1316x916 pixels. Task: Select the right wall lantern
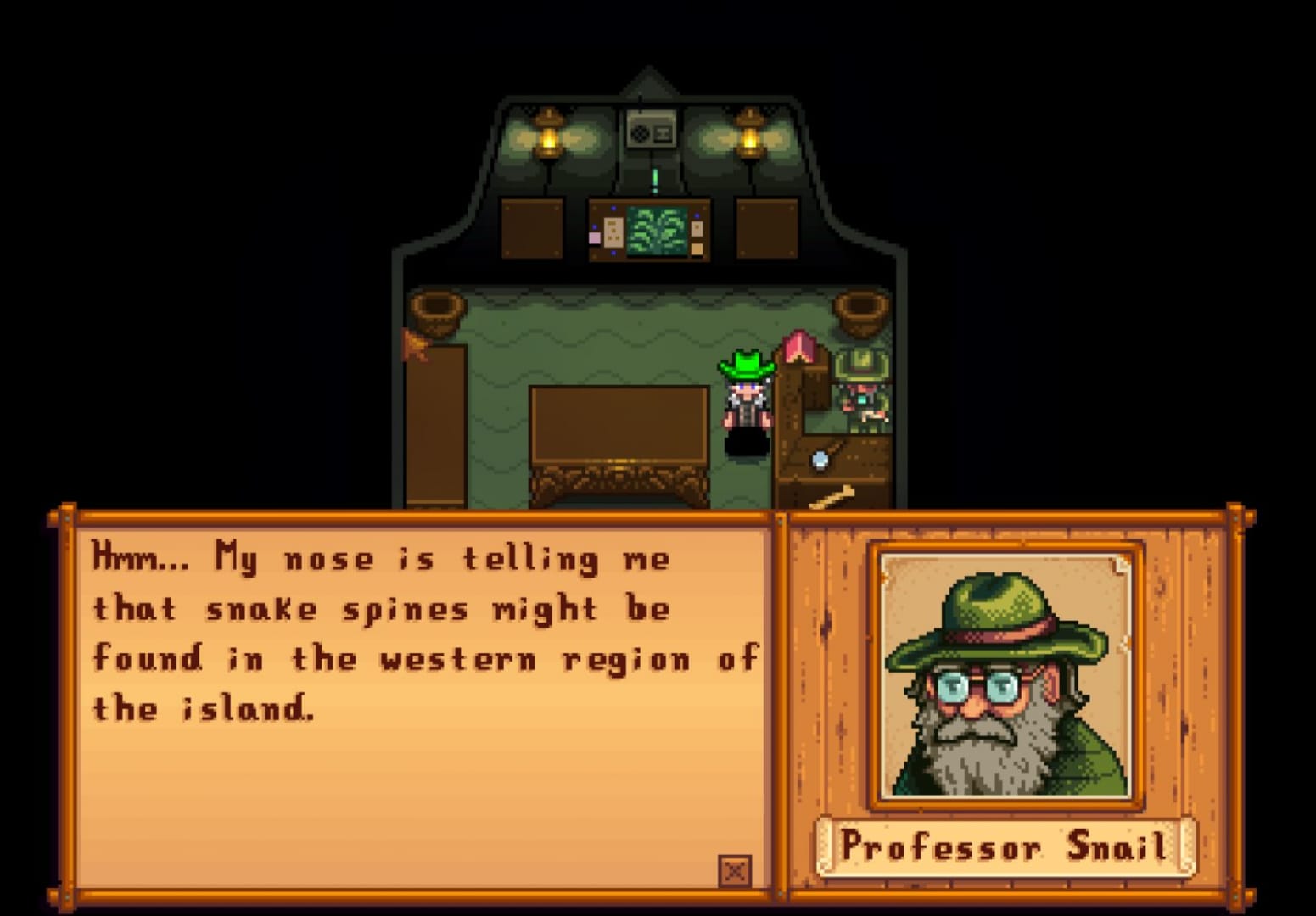pos(751,131)
